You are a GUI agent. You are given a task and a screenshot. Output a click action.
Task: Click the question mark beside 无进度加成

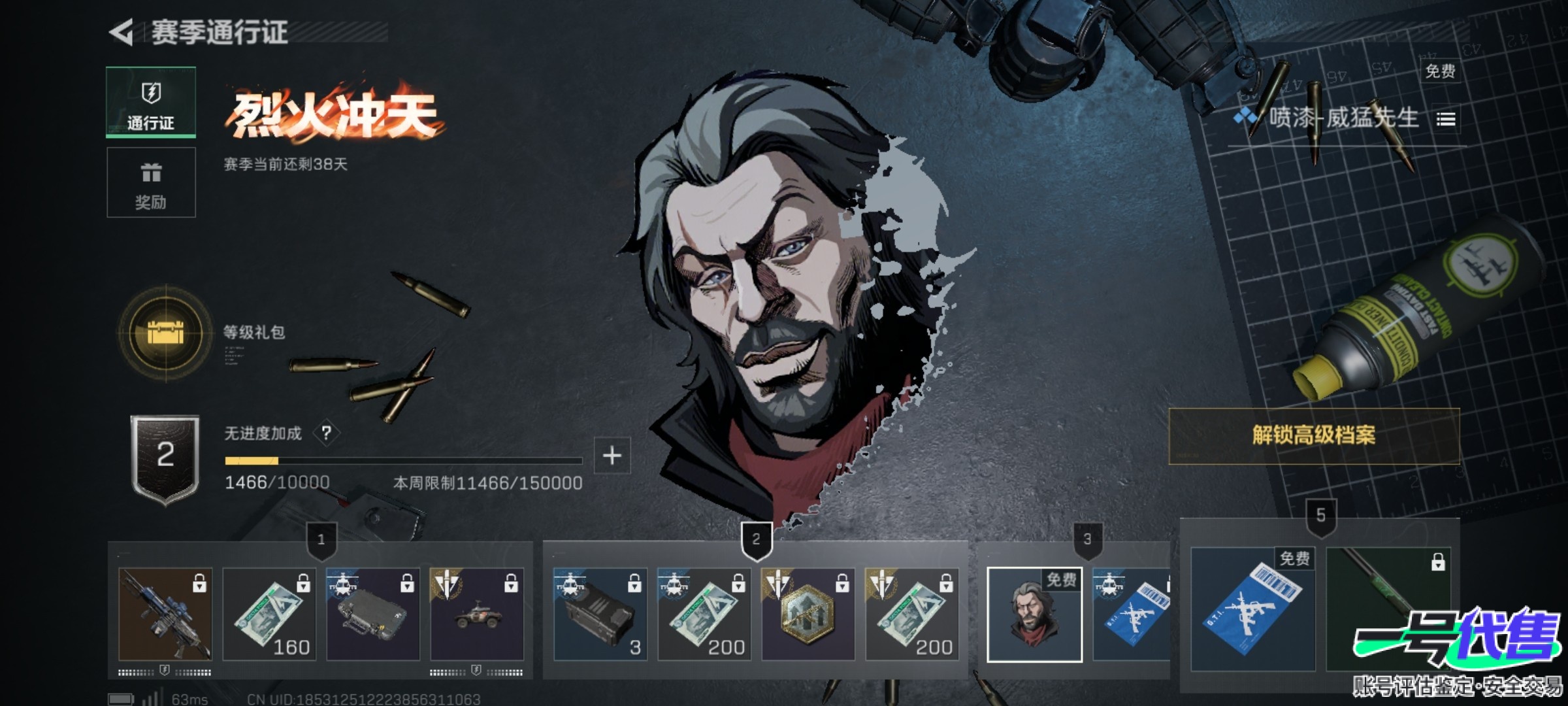pyautogui.click(x=327, y=433)
